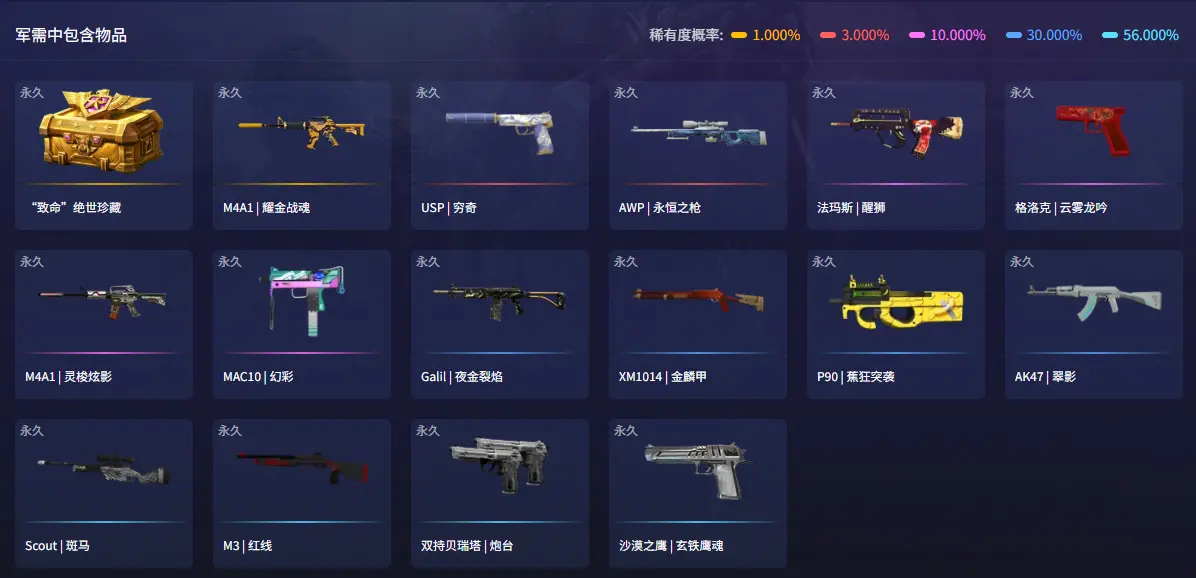Select the Scout | 斑马 sniper card
1196x578 pixels.
point(103,493)
